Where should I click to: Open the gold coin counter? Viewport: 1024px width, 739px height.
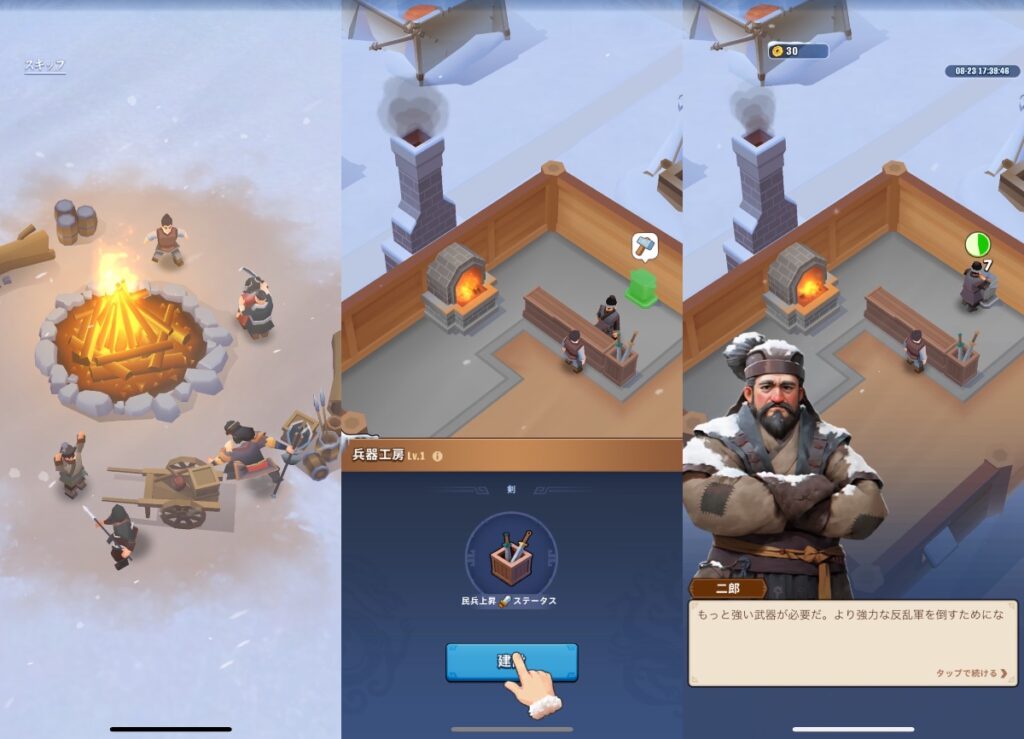point(797,51)
